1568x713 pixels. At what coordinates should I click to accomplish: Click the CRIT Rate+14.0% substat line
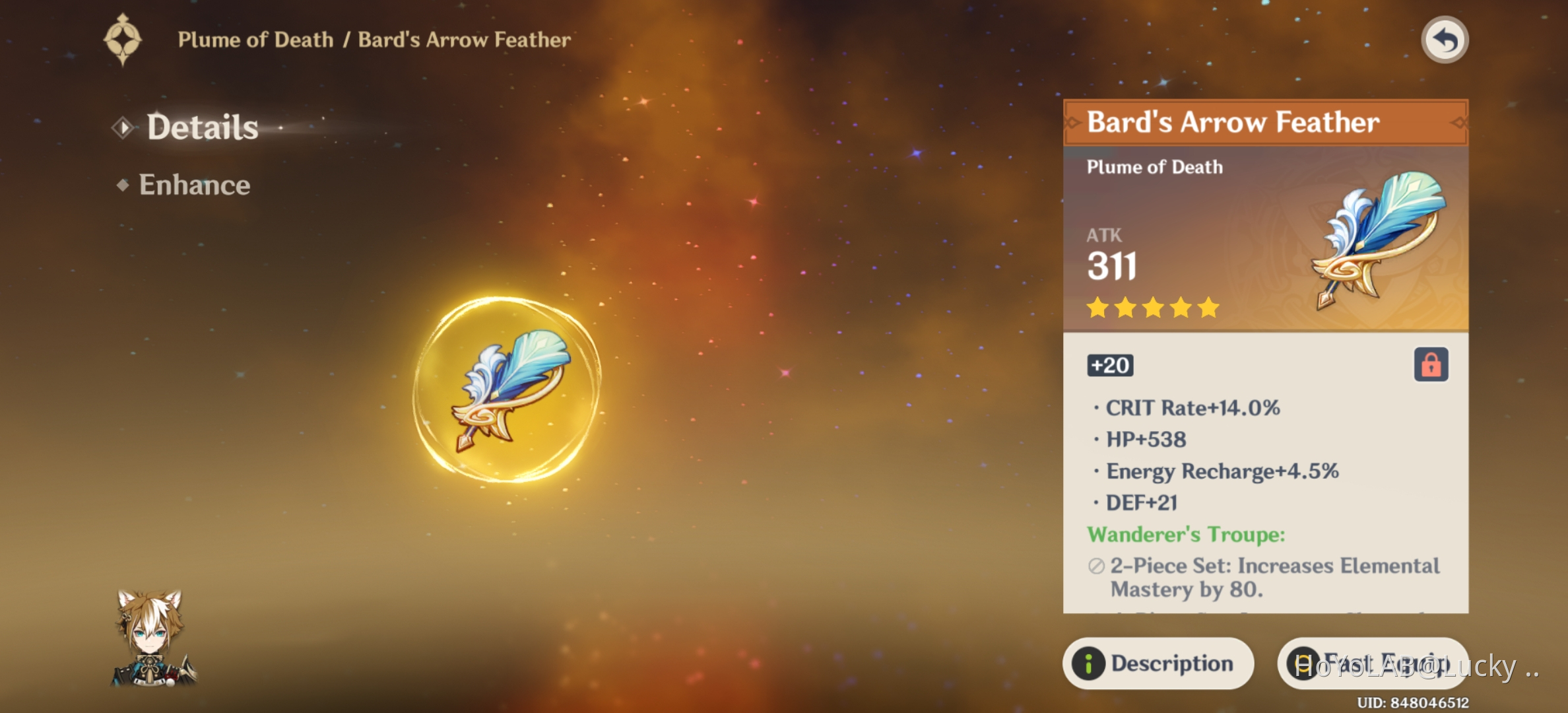click(1194, 408)
